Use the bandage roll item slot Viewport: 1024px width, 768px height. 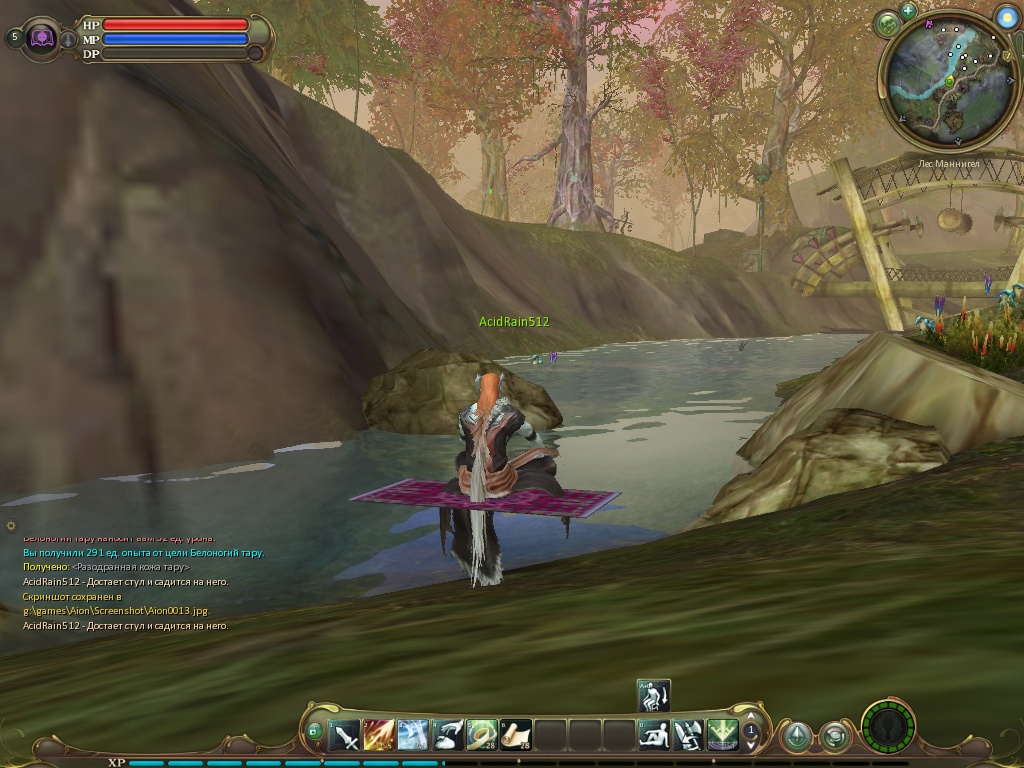[482, 736]
